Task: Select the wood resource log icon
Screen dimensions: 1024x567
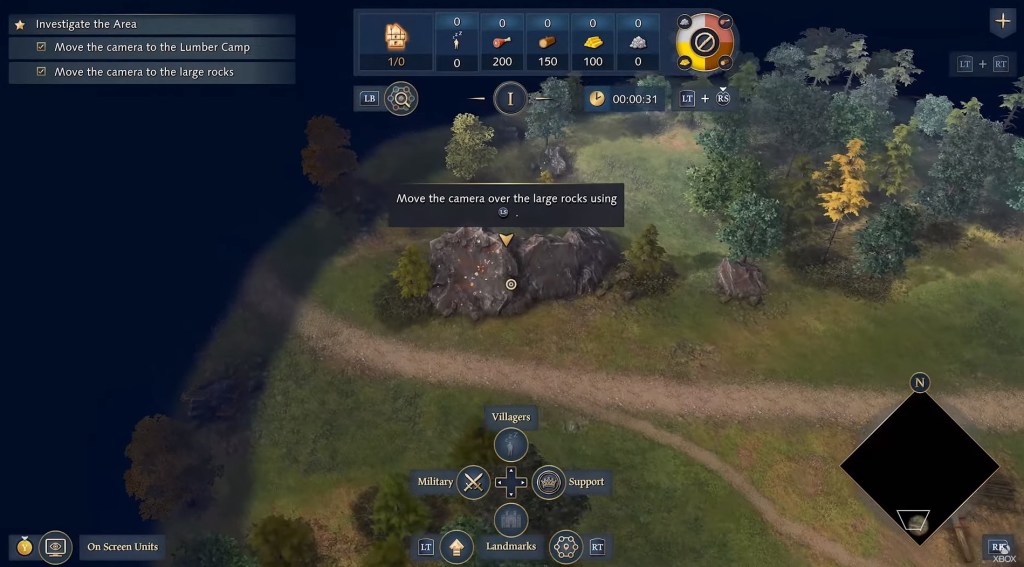Action: point(547,43)
